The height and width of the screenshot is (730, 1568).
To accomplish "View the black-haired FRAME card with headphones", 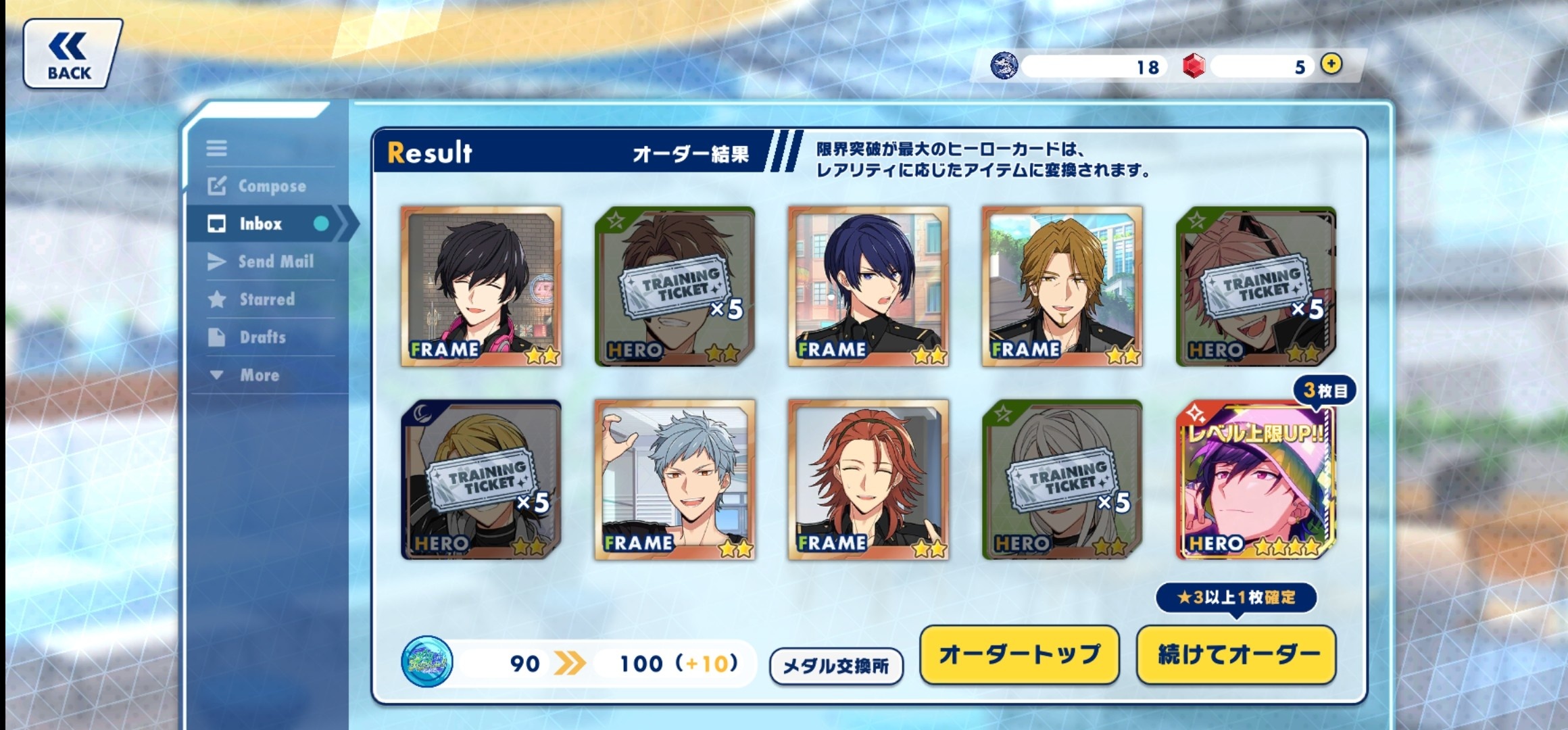I will coord(481,287).
